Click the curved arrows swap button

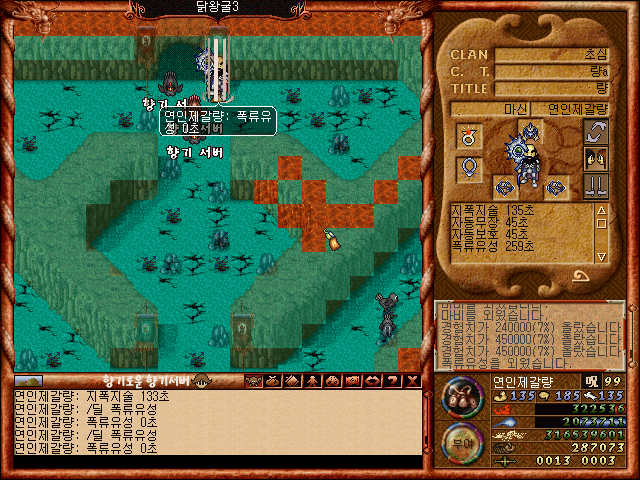tap(596, 132)
